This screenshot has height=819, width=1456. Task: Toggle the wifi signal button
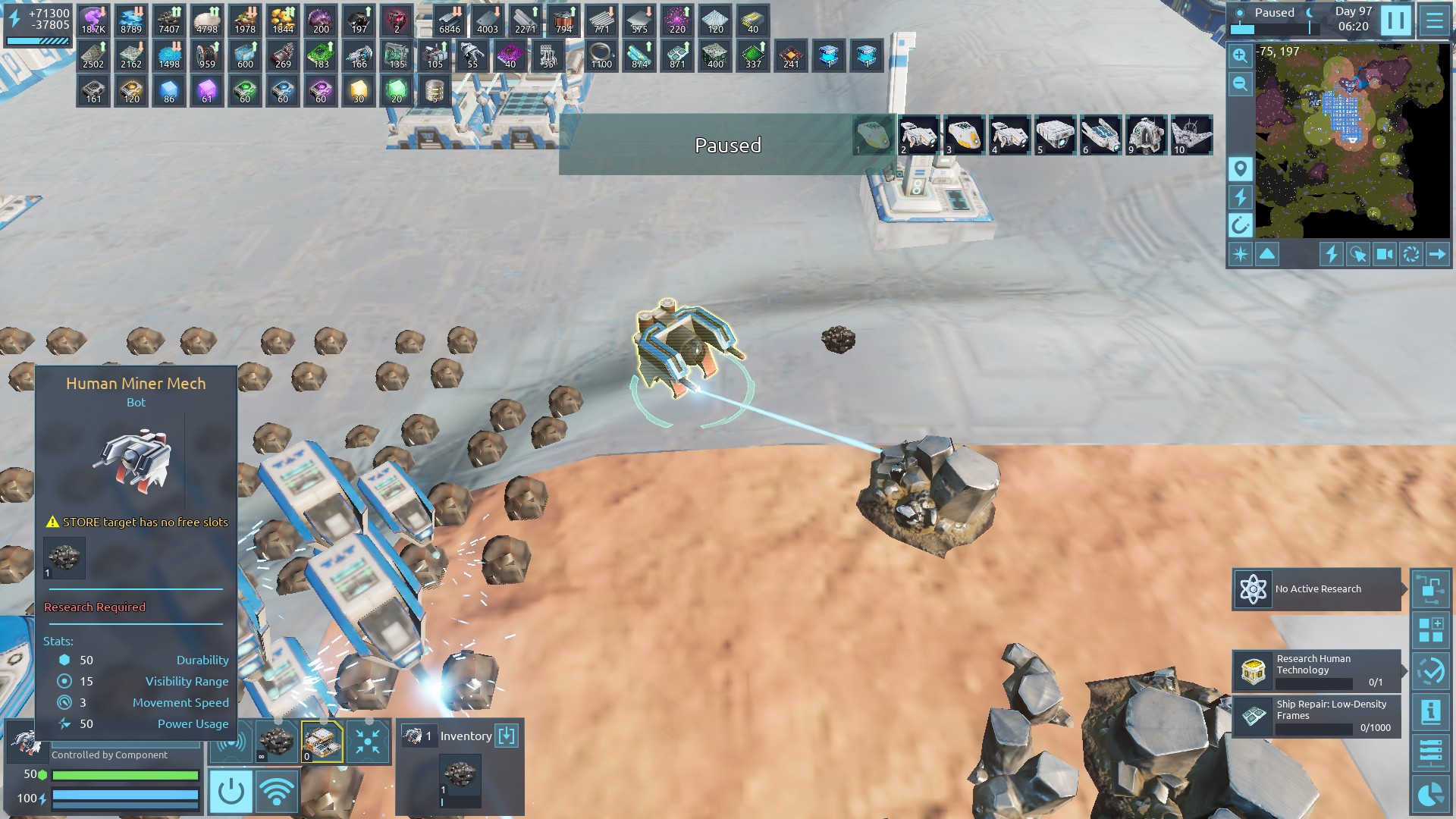tap(276, 792)
